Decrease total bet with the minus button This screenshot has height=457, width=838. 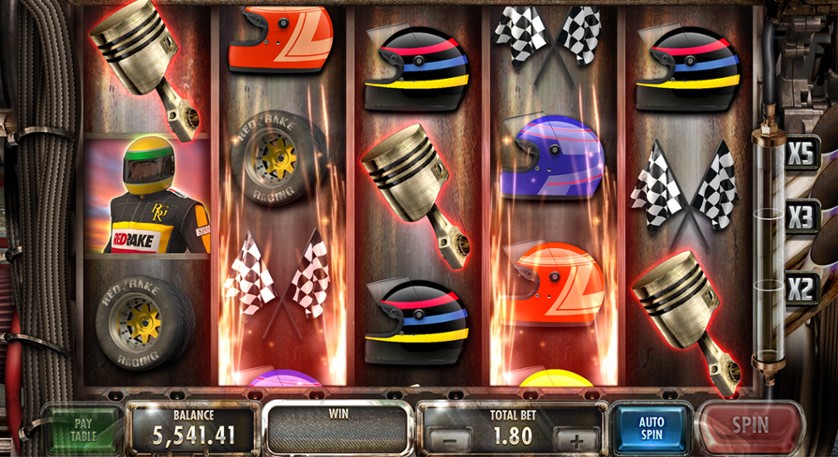(452, 438)
